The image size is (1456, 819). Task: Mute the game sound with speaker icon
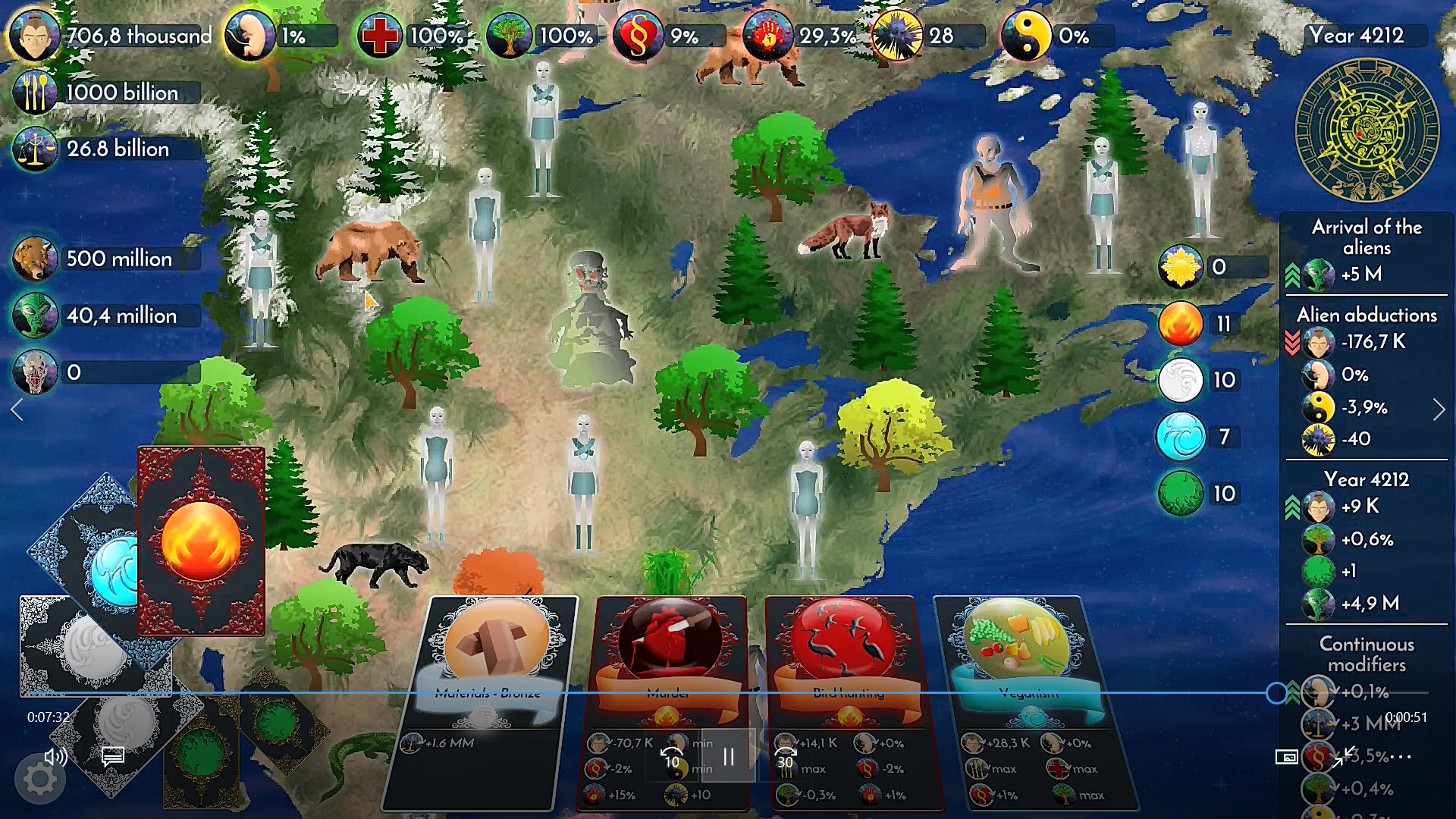click(x=55, y=758)
